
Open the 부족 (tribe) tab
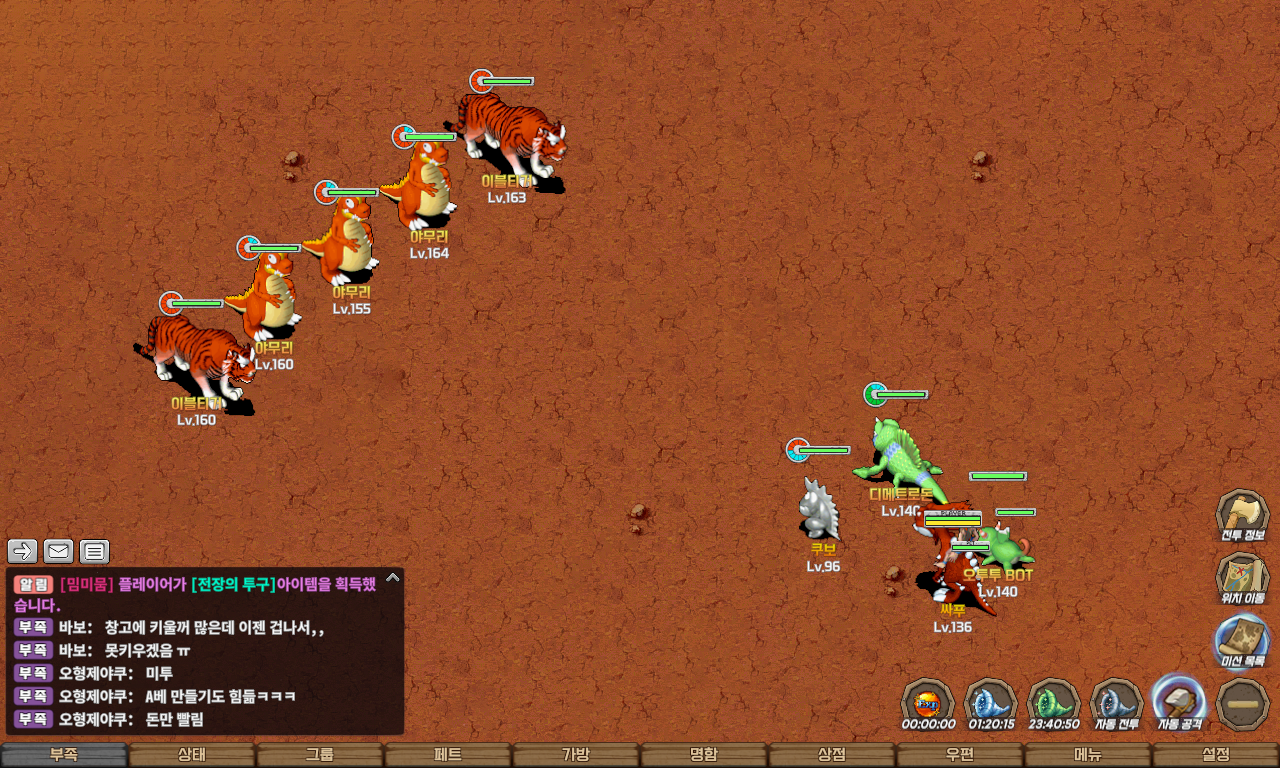[x=64, y=755]
